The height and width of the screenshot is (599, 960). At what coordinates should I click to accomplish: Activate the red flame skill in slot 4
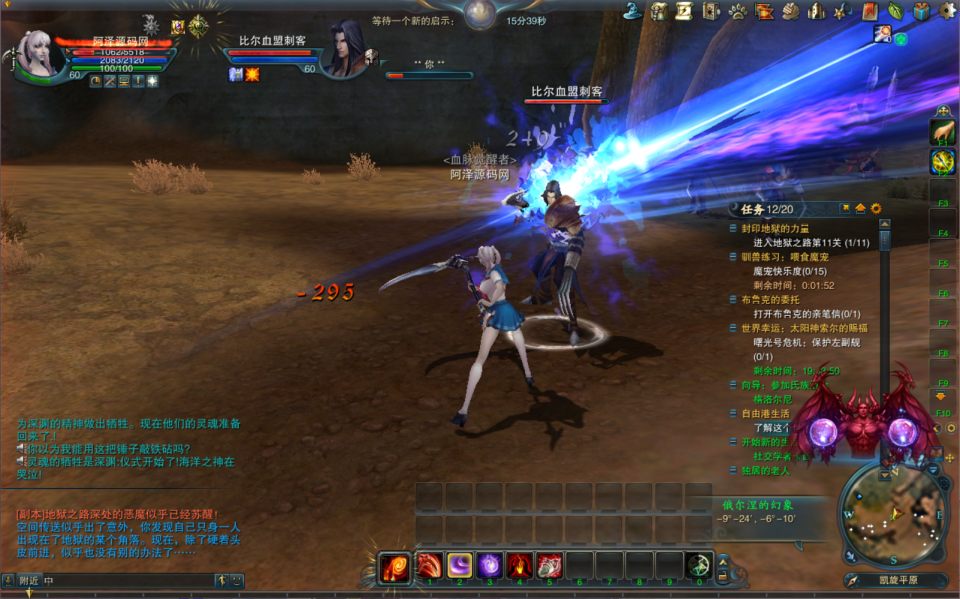tap(519, 566)
